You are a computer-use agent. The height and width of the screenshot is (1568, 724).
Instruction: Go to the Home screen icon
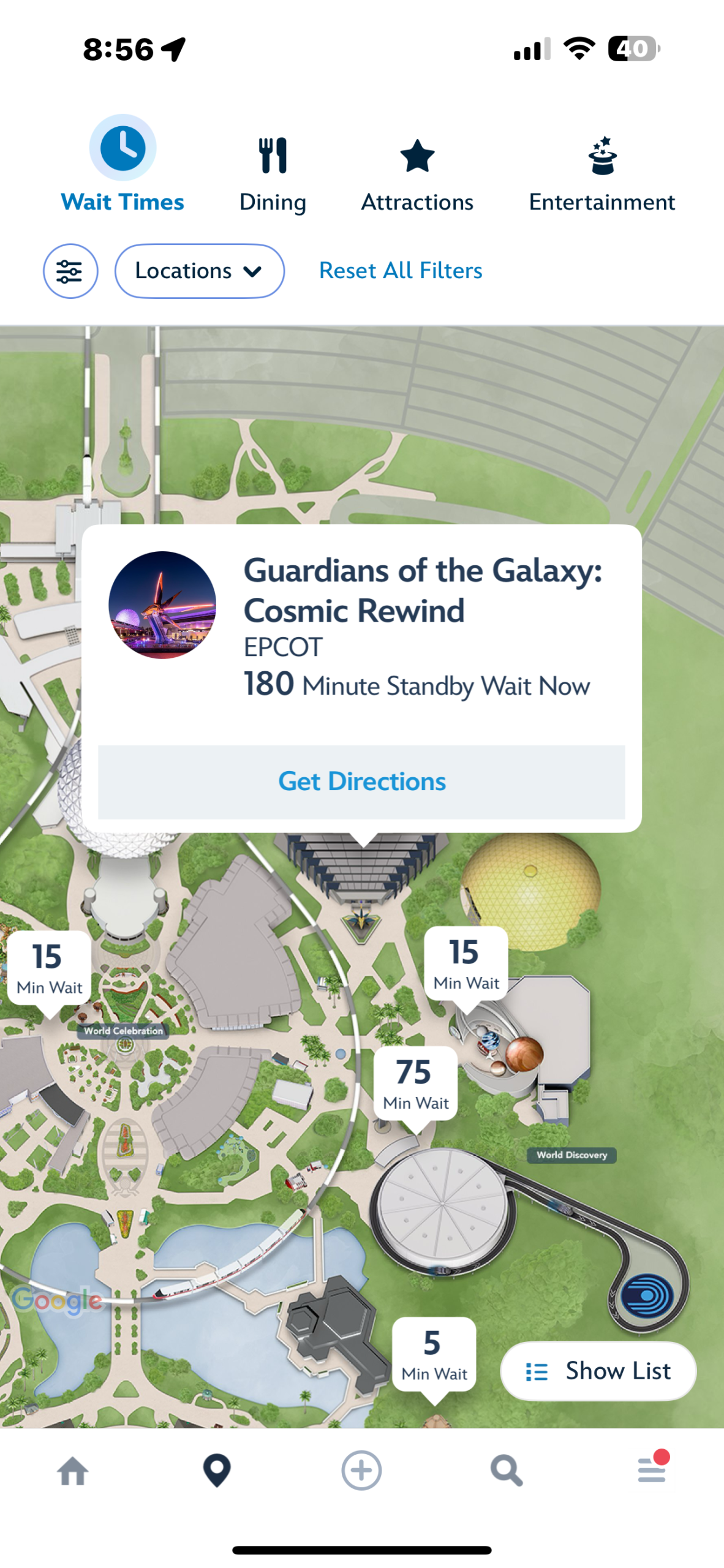(73, 1471)
